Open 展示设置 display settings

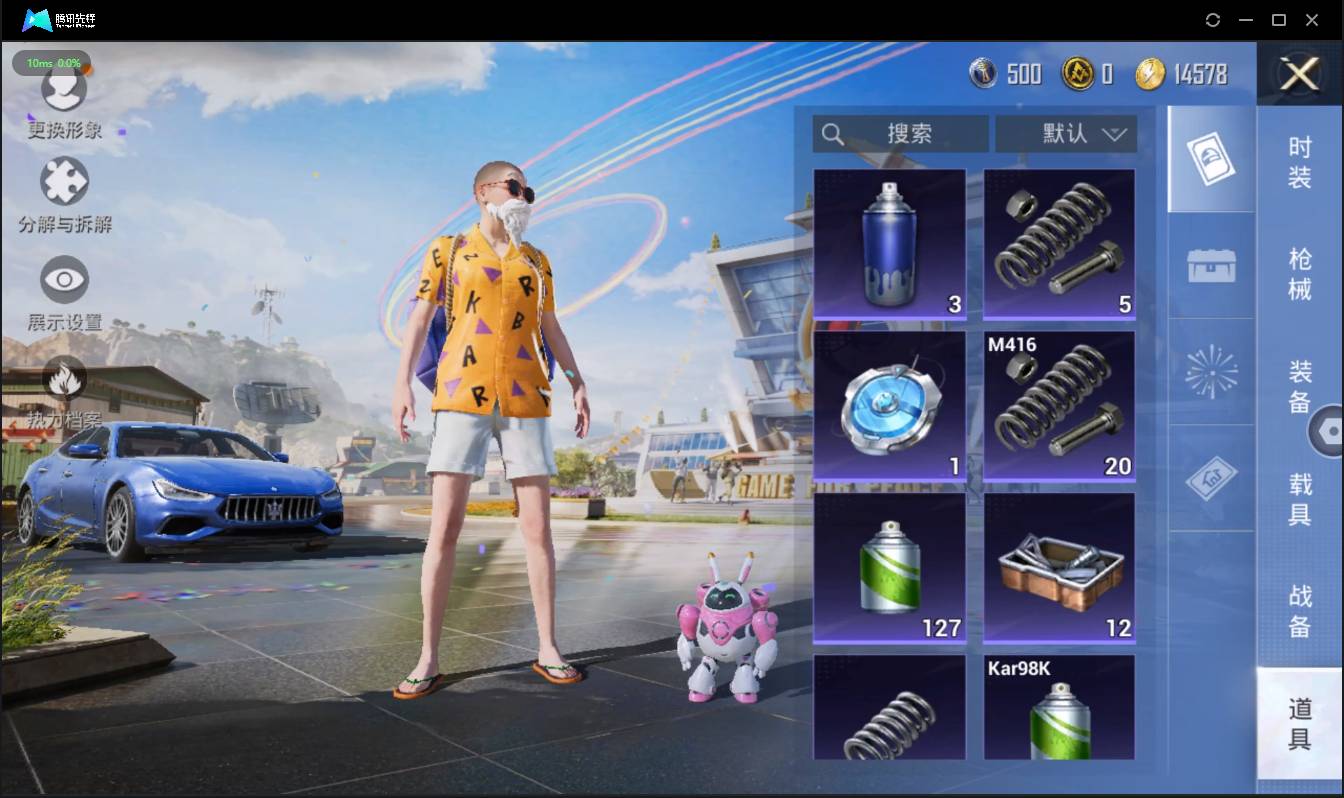pos(64,291)
